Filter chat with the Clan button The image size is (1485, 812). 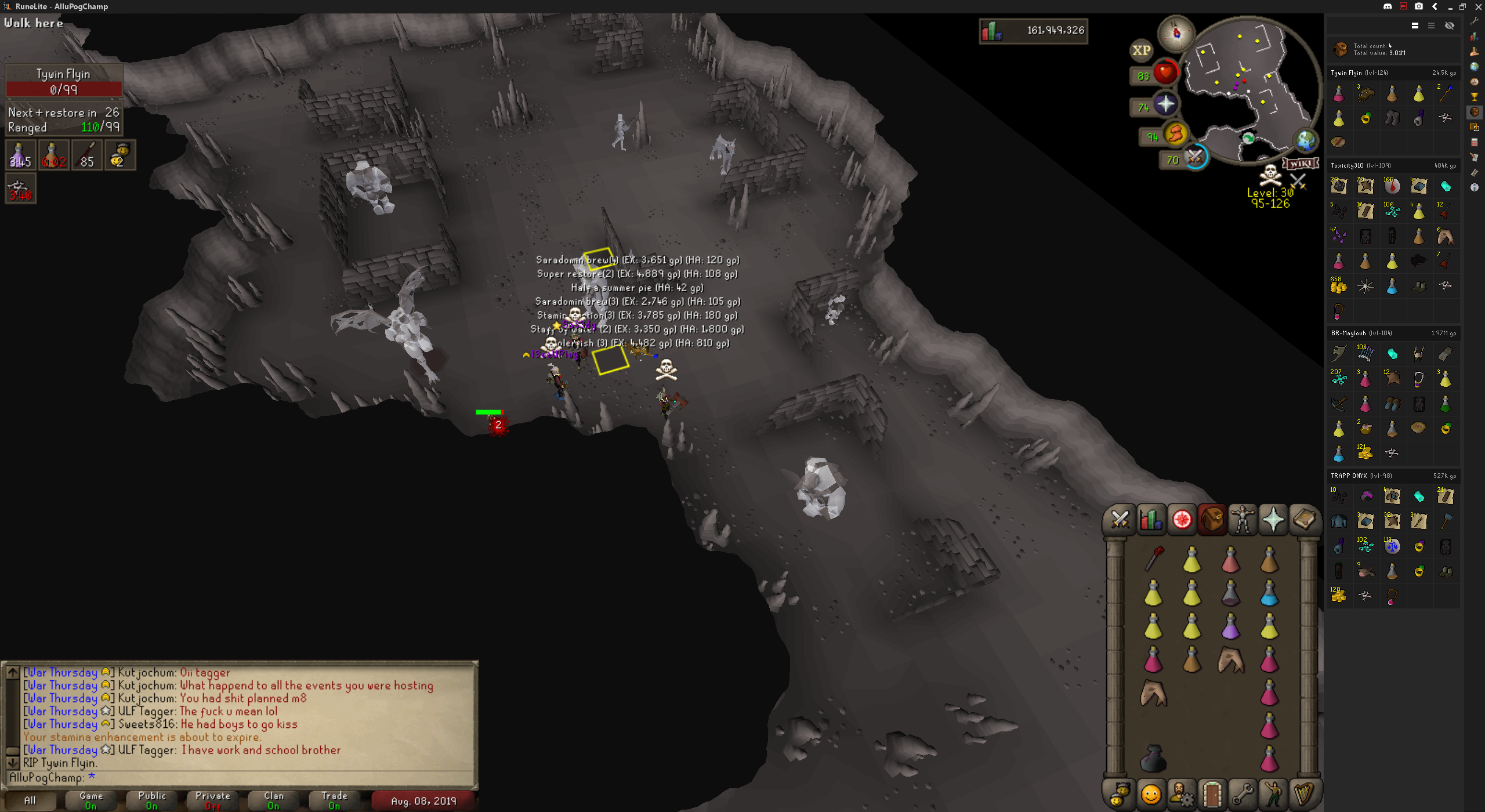point(274,800)
